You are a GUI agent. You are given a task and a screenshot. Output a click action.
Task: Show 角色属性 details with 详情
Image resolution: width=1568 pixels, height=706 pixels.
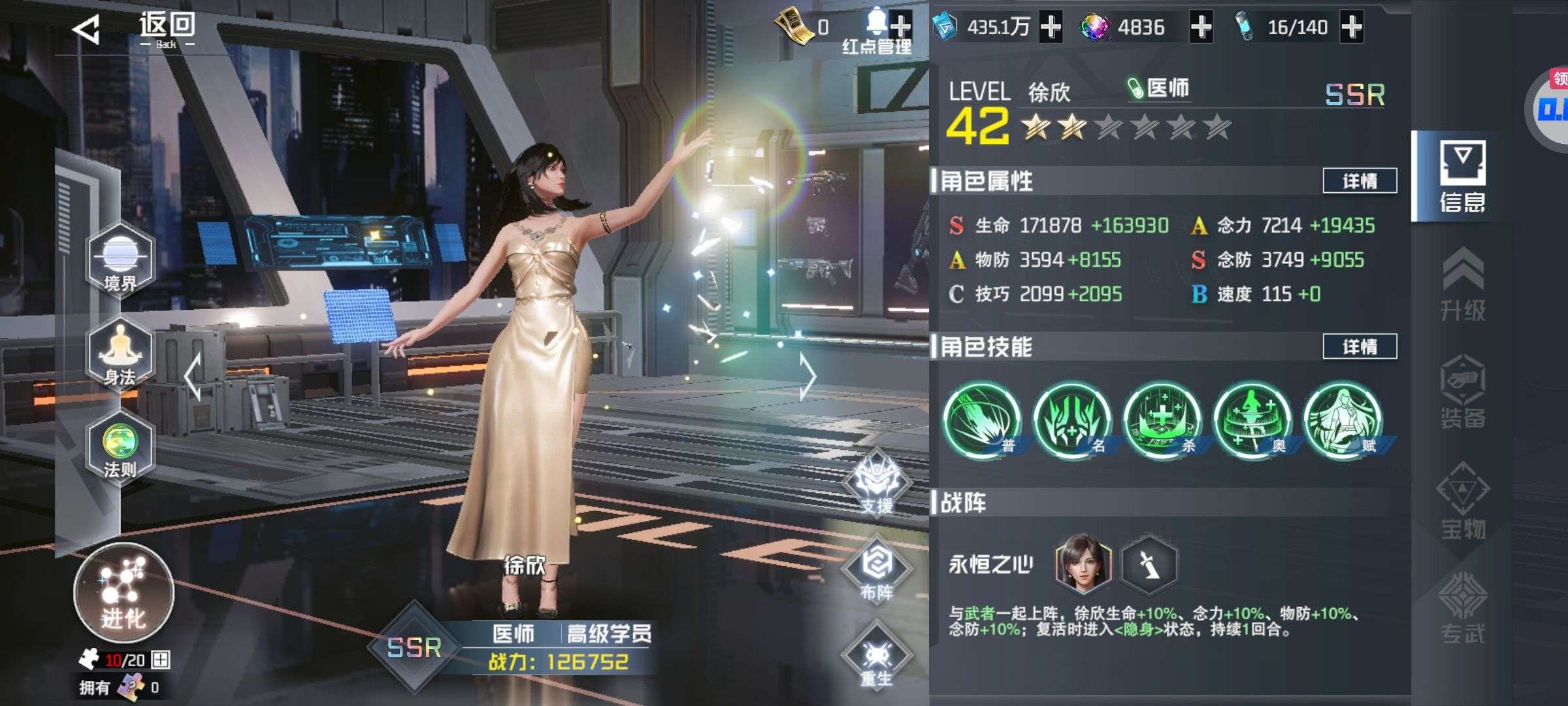(x=1360, y=181)
